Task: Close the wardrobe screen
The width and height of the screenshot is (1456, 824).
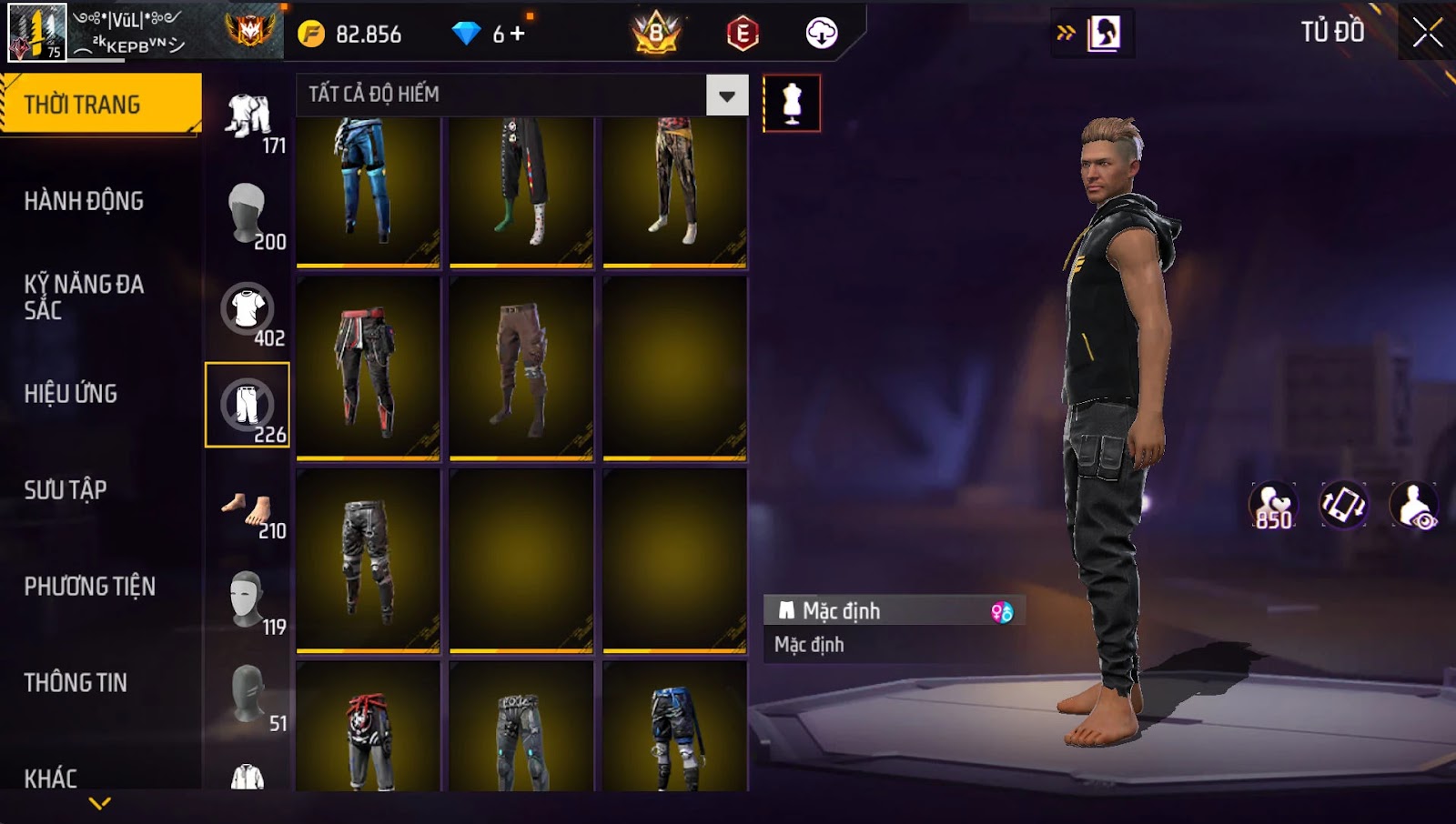Action: point(1427,33)
